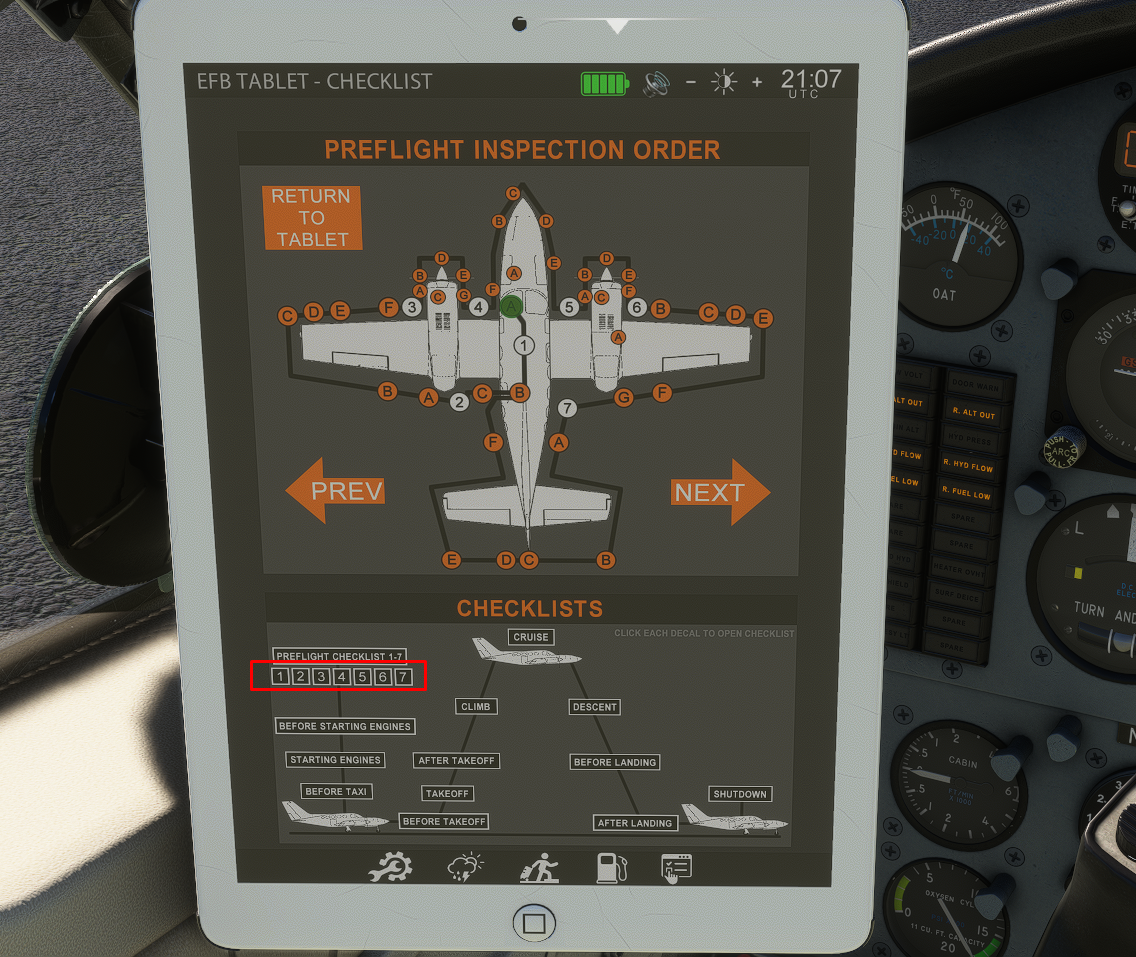Open preflight checklist number 4

click(x=342, y=677)
